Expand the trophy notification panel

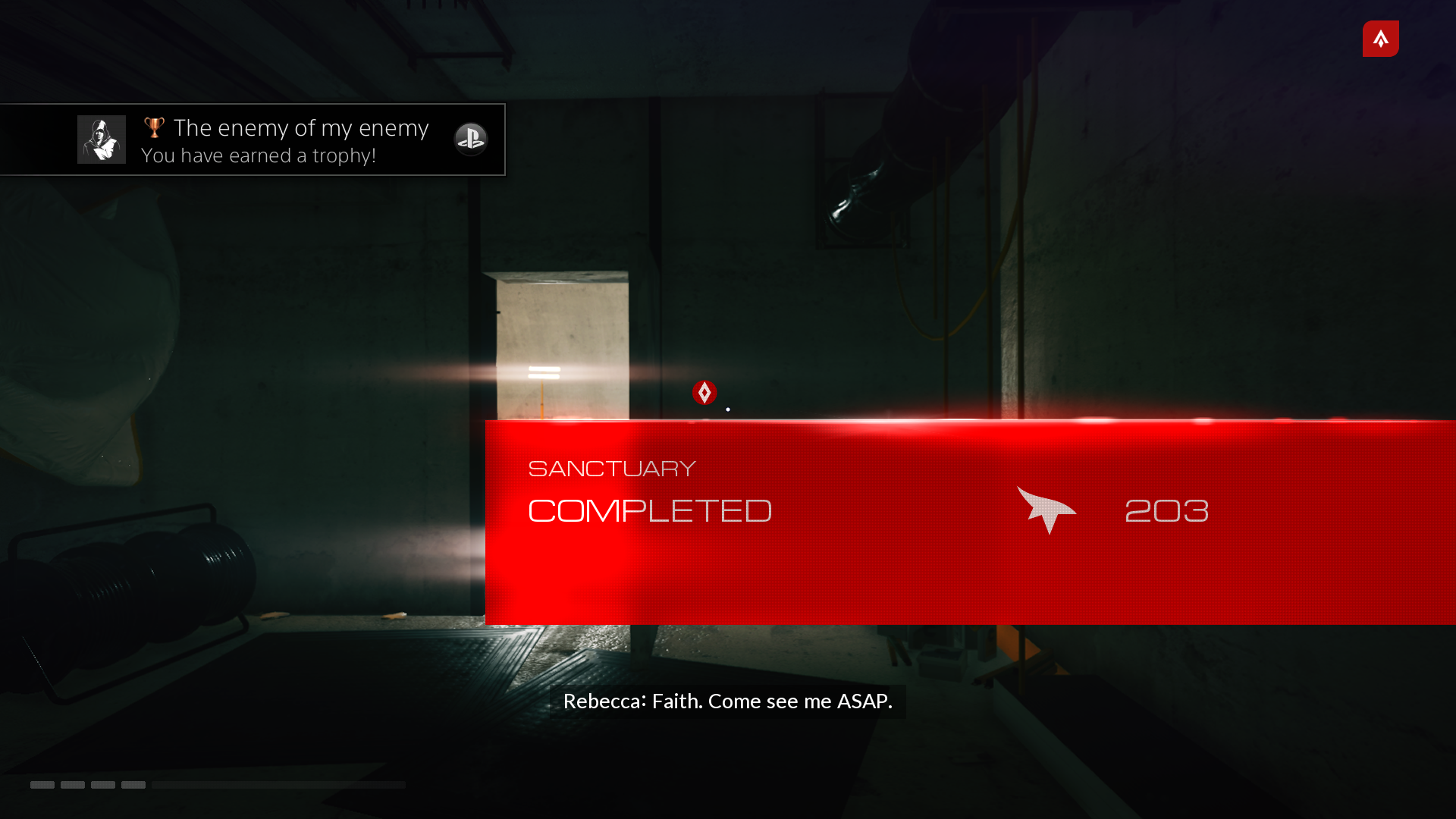click(x=253, y=140)
